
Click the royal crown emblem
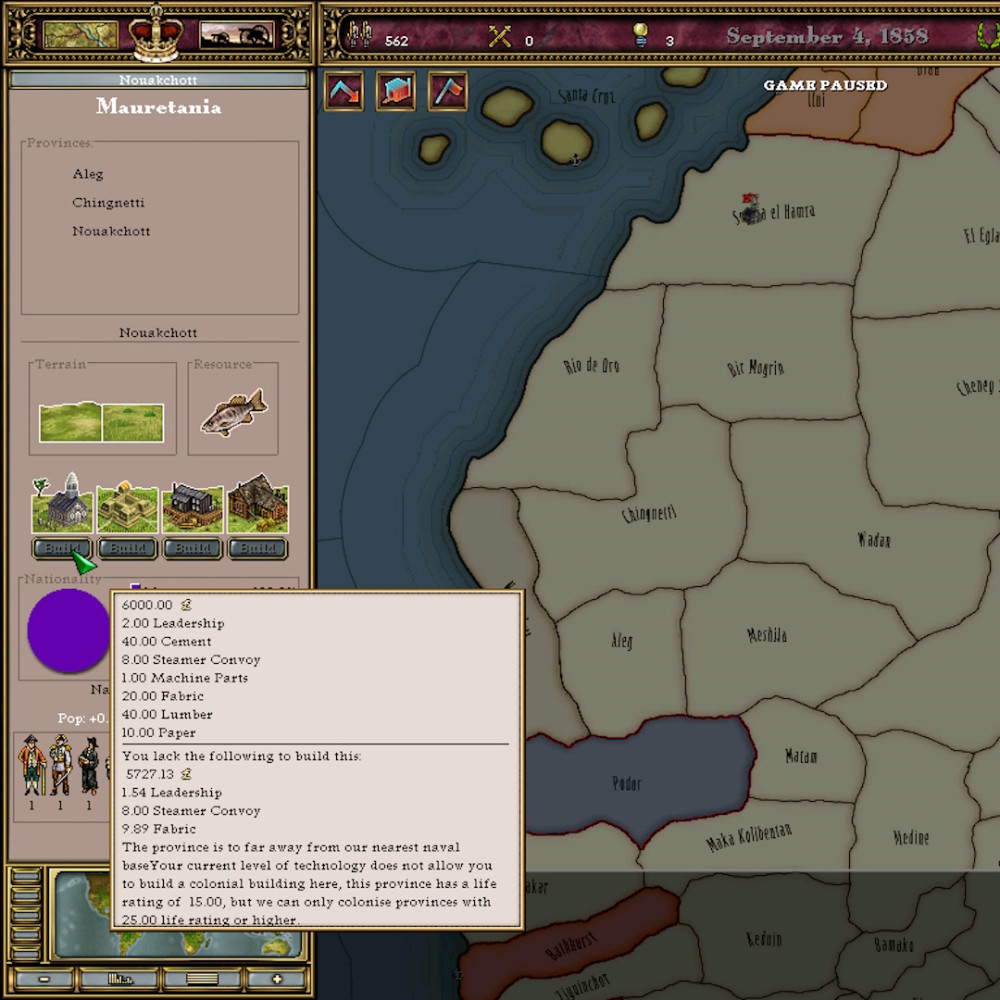pos(155,33)
